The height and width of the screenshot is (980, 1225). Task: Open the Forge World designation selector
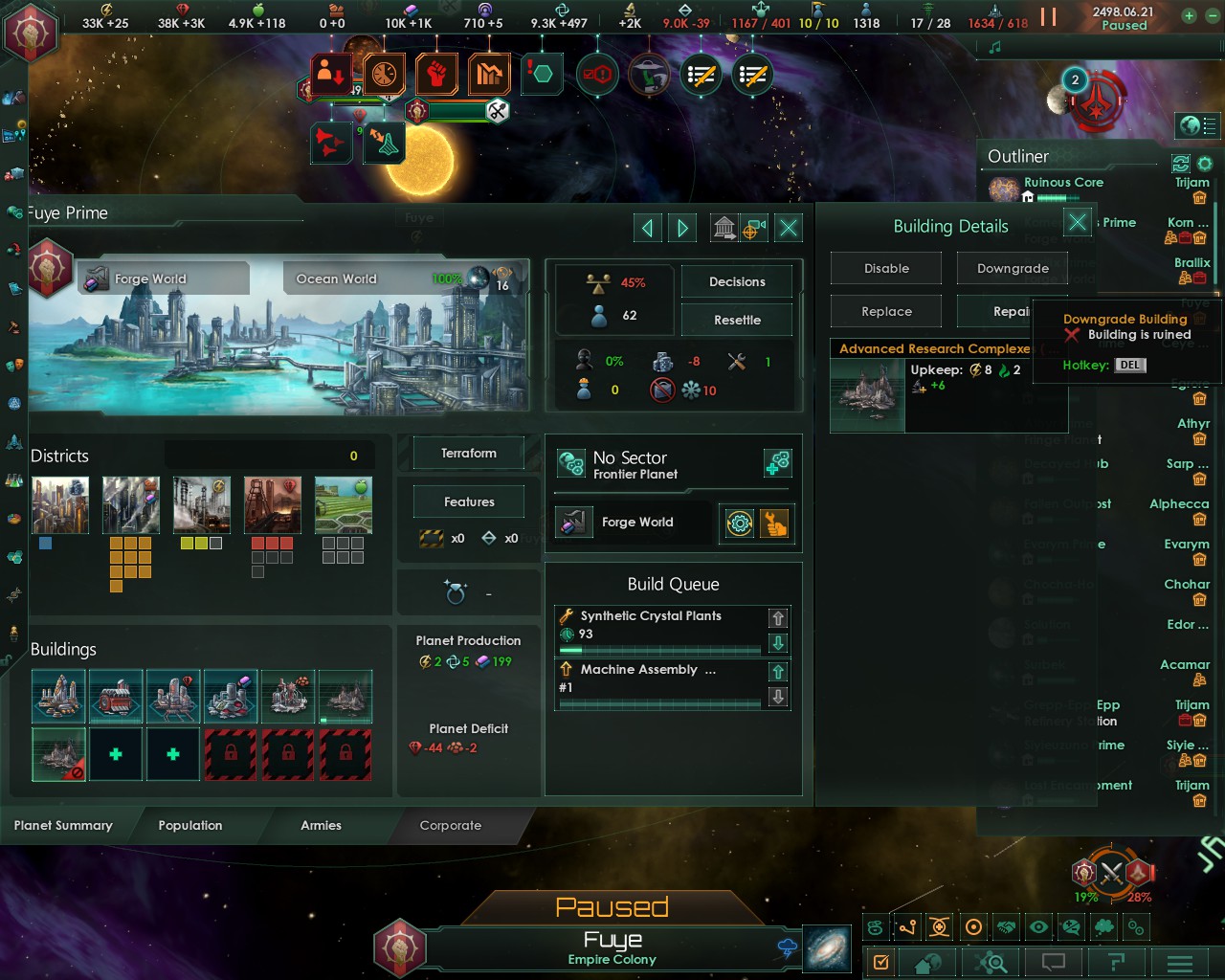tap(632, 523)
